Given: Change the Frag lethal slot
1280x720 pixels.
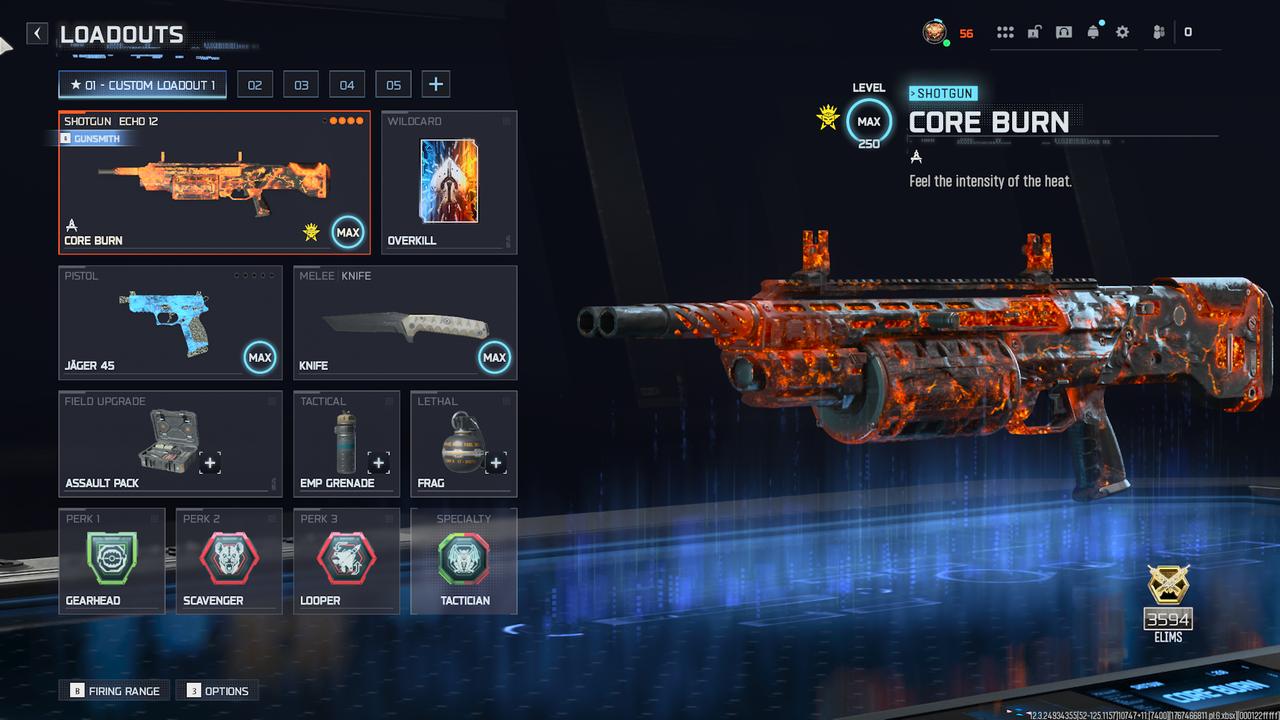Looking at the screenshot, I should tap(463, 443).
